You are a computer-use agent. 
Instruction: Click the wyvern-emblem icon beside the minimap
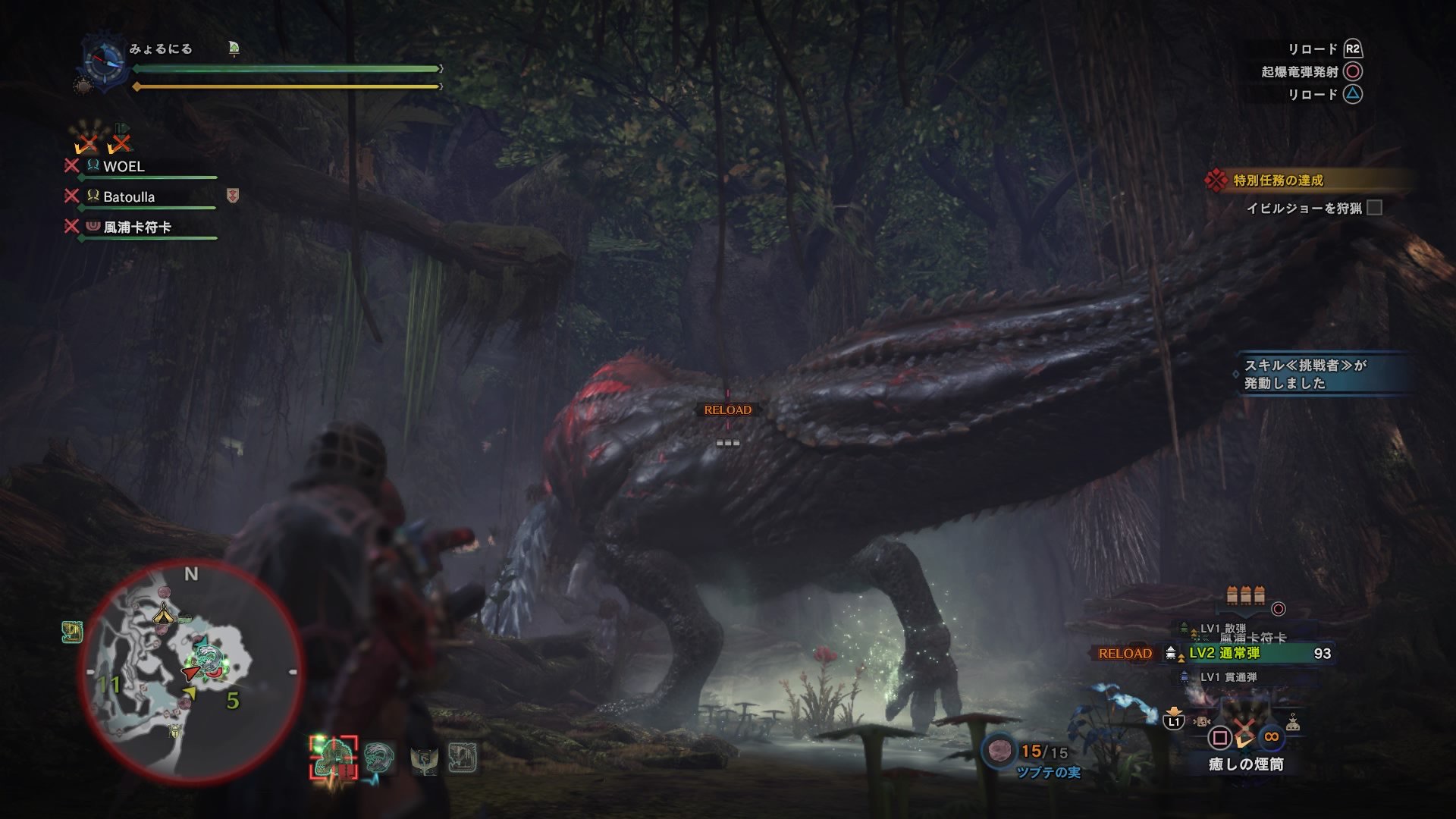point(72,632)
